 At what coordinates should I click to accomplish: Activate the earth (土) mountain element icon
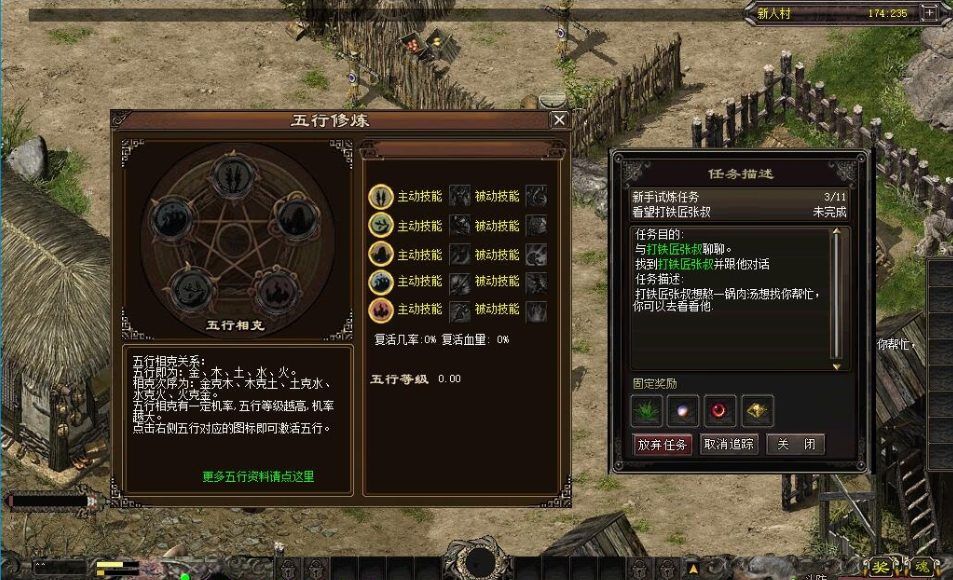[380, 254]
